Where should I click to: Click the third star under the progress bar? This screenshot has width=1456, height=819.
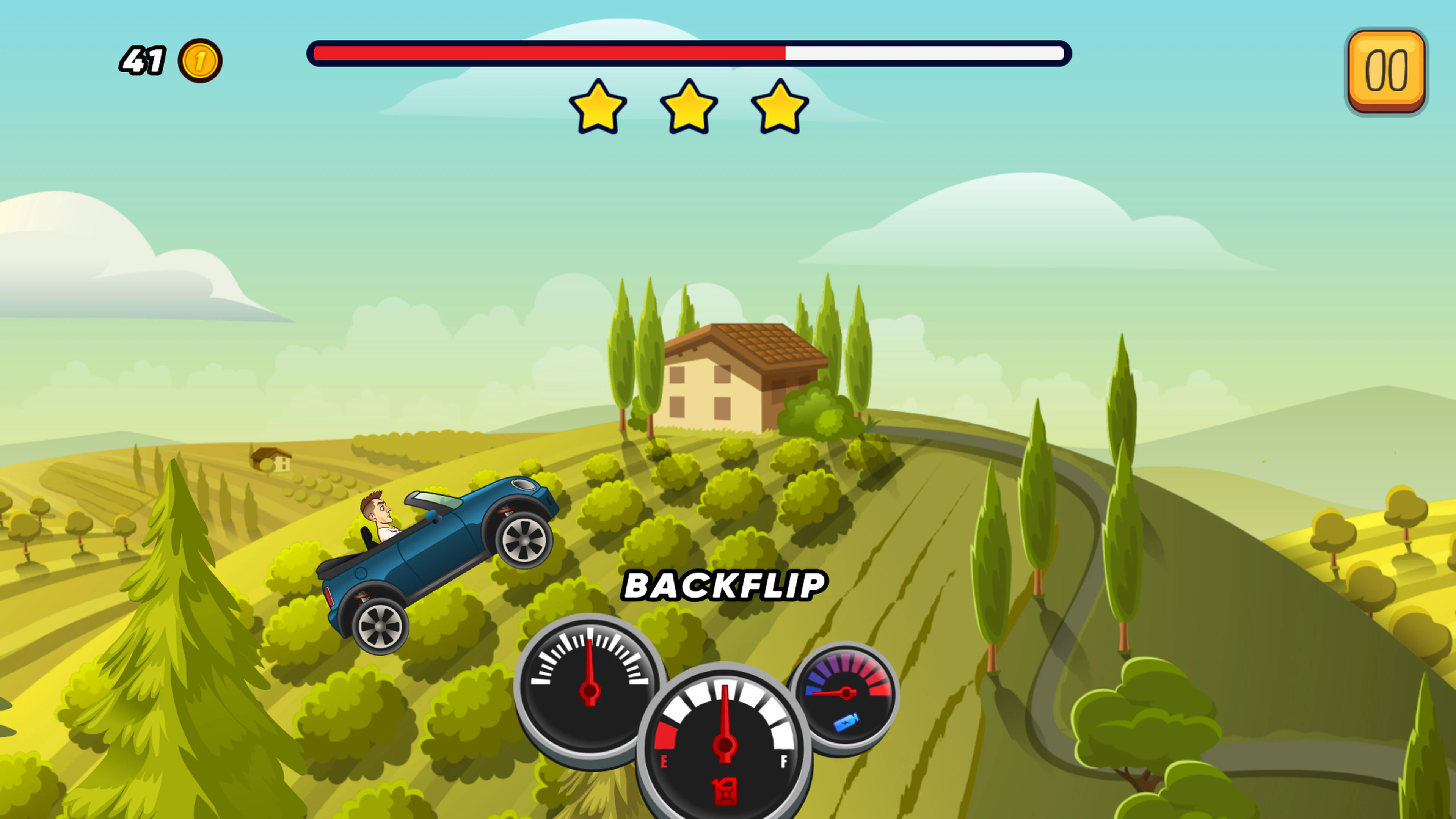pyautogui.click(x=779, y=110)
